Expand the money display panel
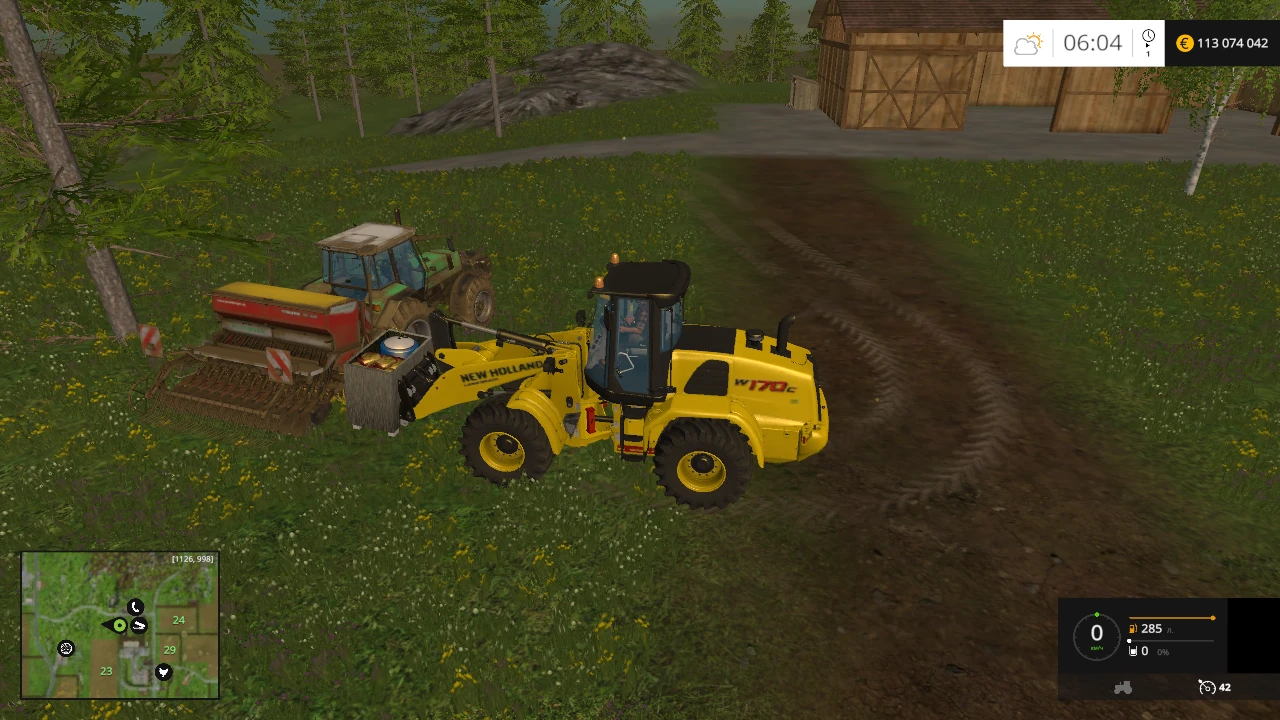This screenshot has width=1280, height=720. 1222,43
